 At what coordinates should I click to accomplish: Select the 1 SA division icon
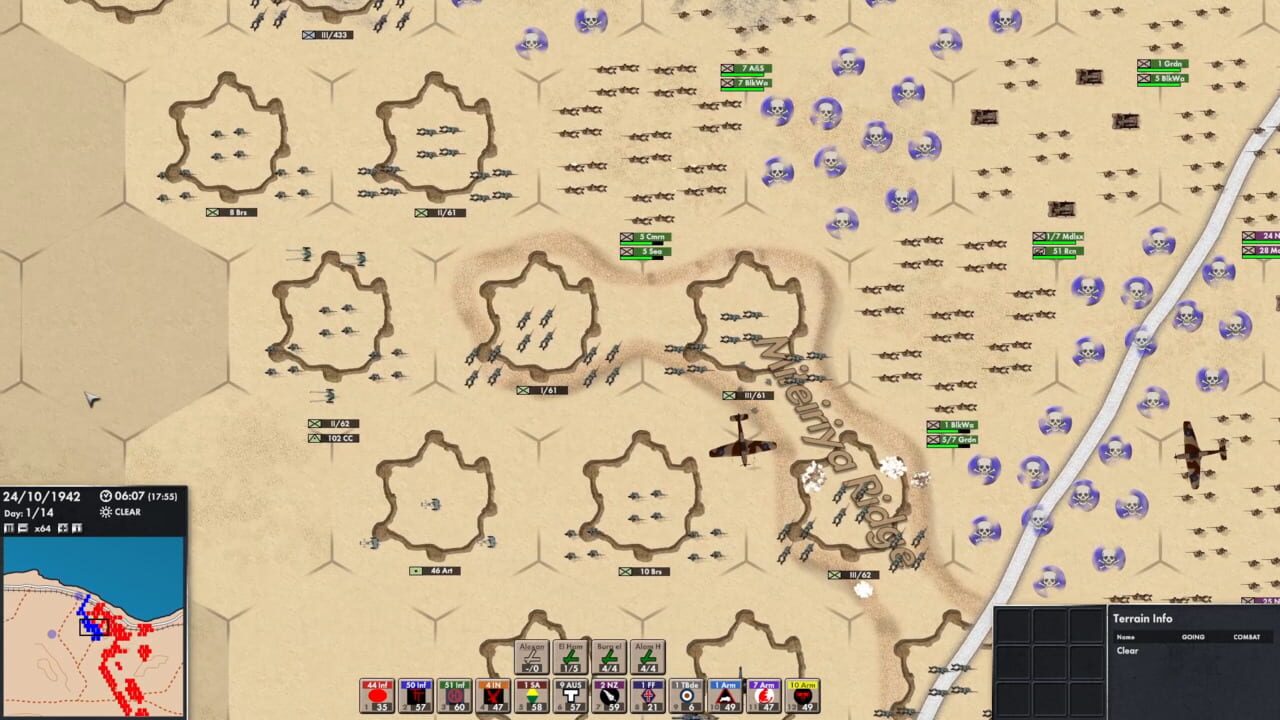click(x=532, y=692)
